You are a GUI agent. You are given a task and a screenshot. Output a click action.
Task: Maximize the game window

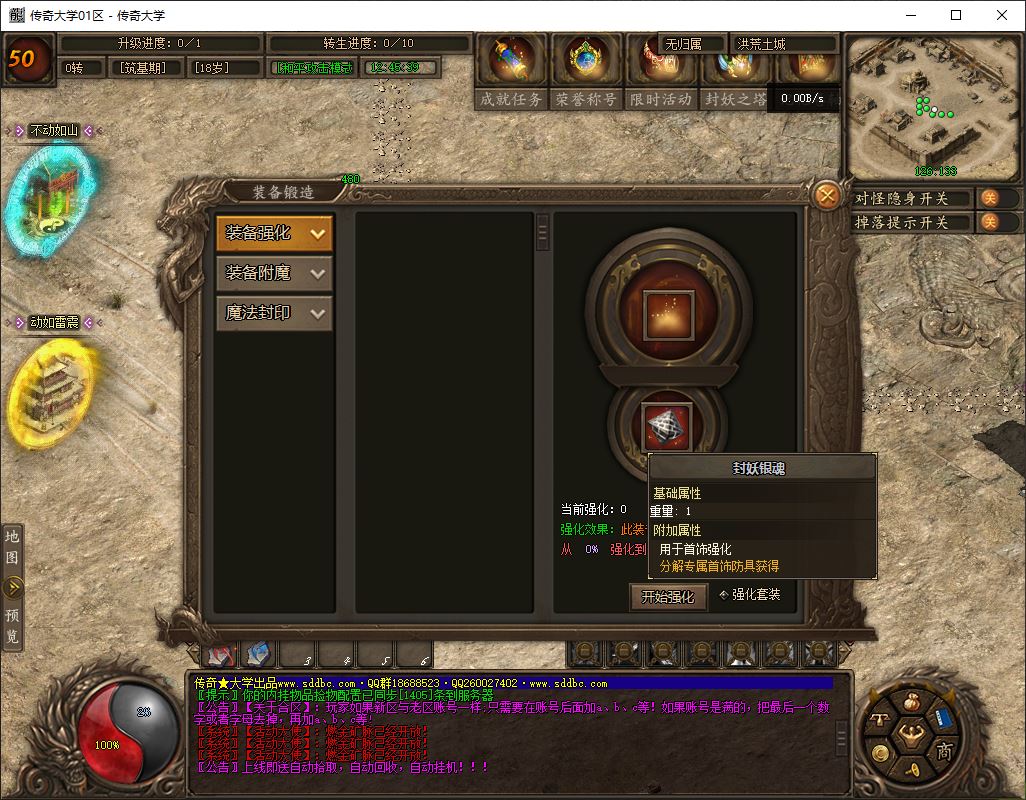955,15
